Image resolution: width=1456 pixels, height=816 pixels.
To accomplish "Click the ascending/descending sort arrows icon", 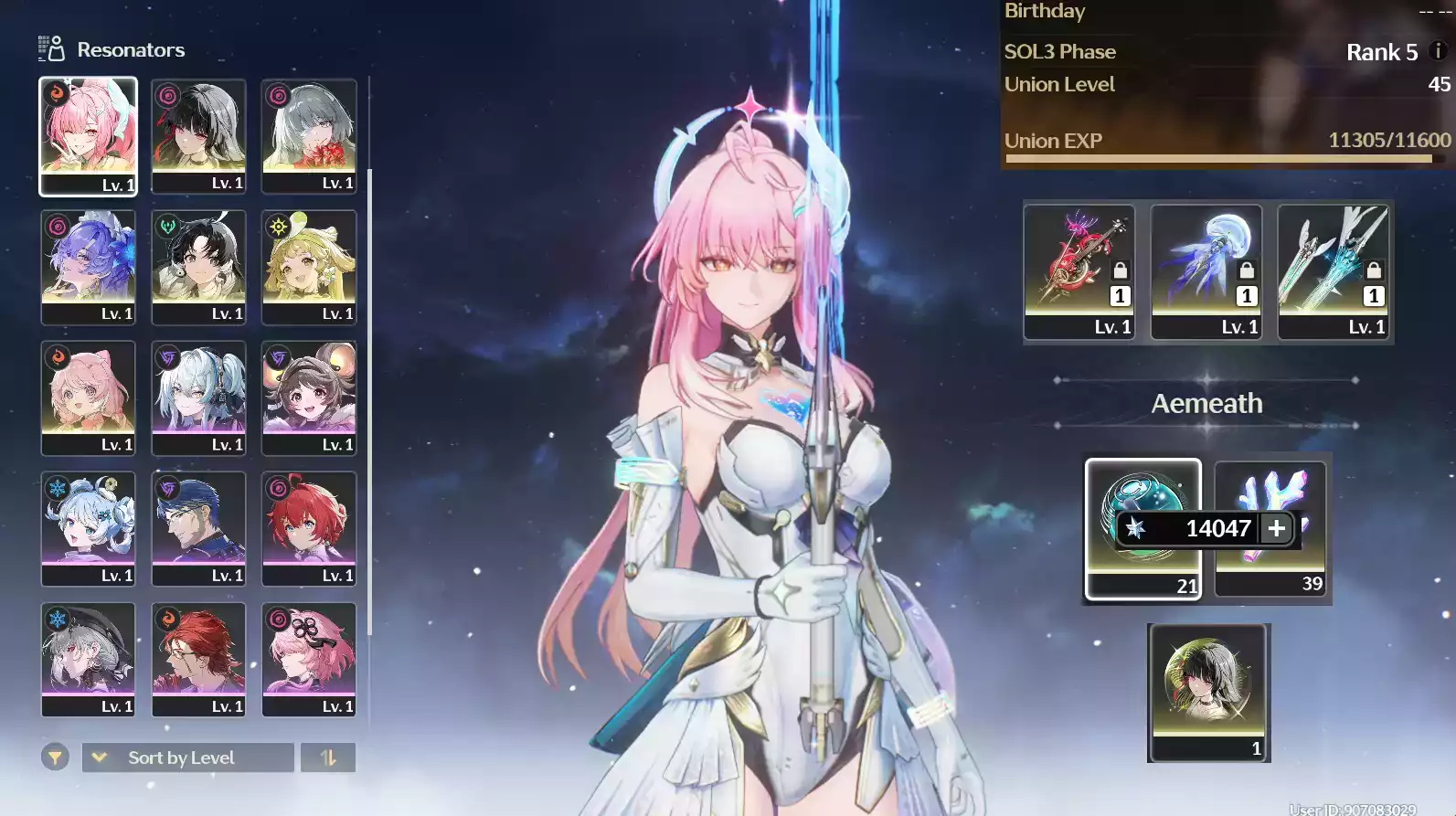I will point(328,758).
